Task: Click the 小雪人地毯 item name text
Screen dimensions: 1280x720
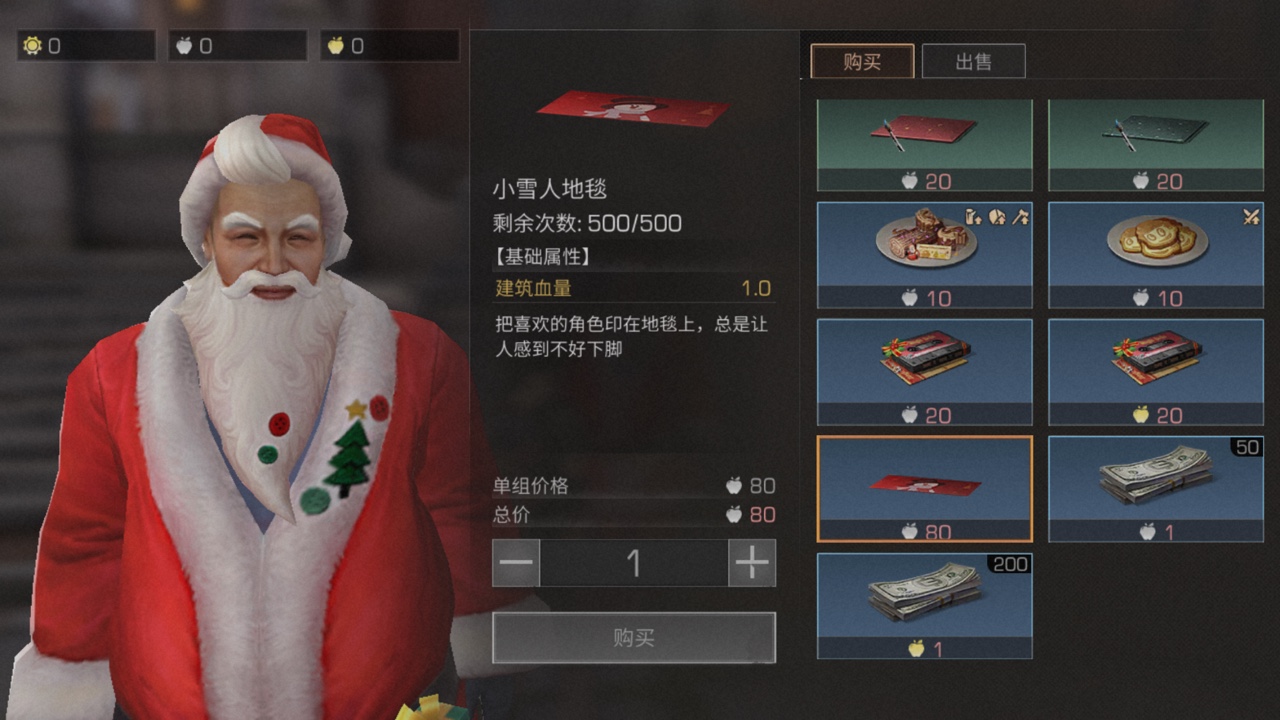Action: point(541,188)
